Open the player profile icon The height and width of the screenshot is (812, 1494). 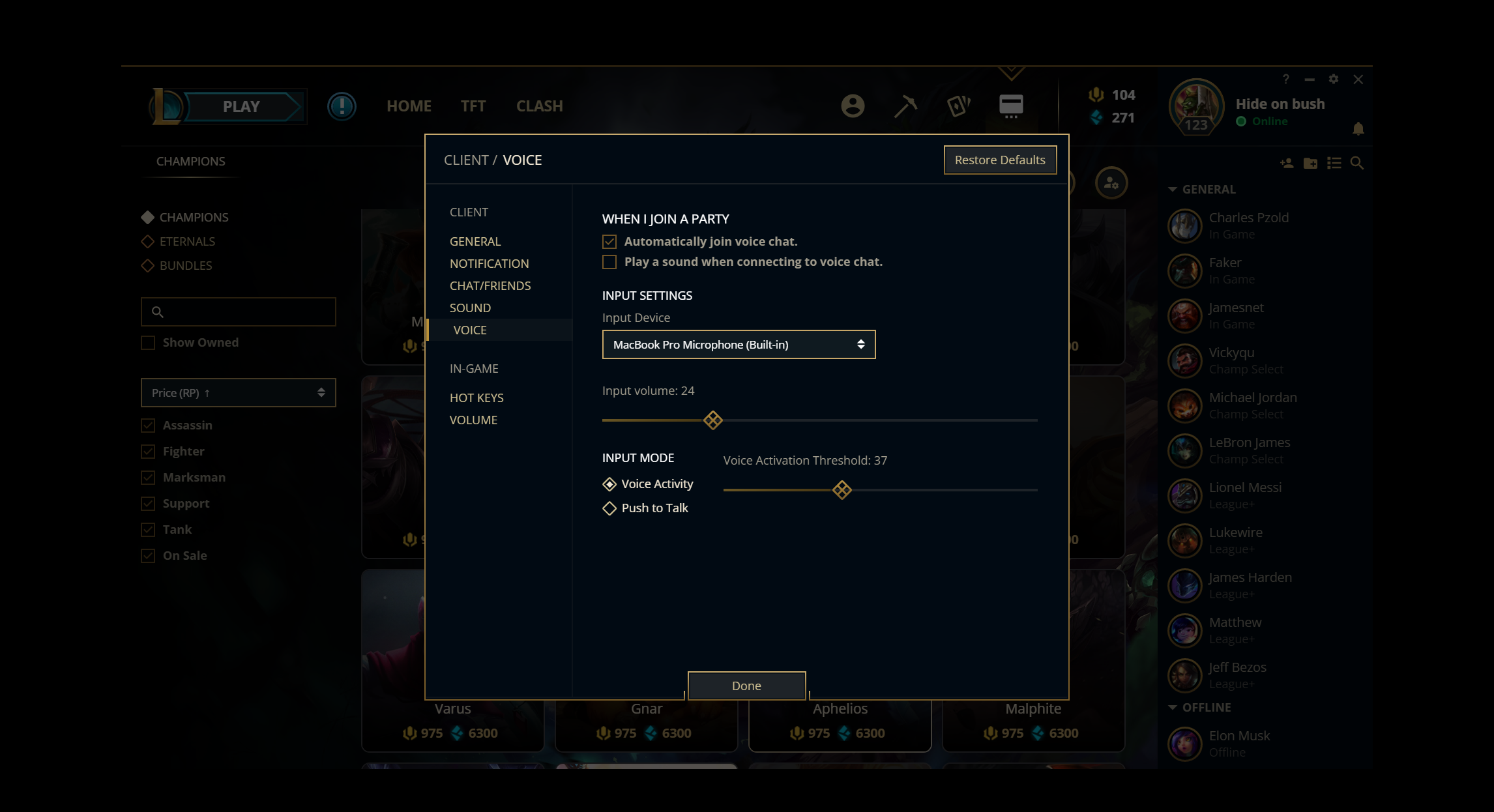[853, 106]
